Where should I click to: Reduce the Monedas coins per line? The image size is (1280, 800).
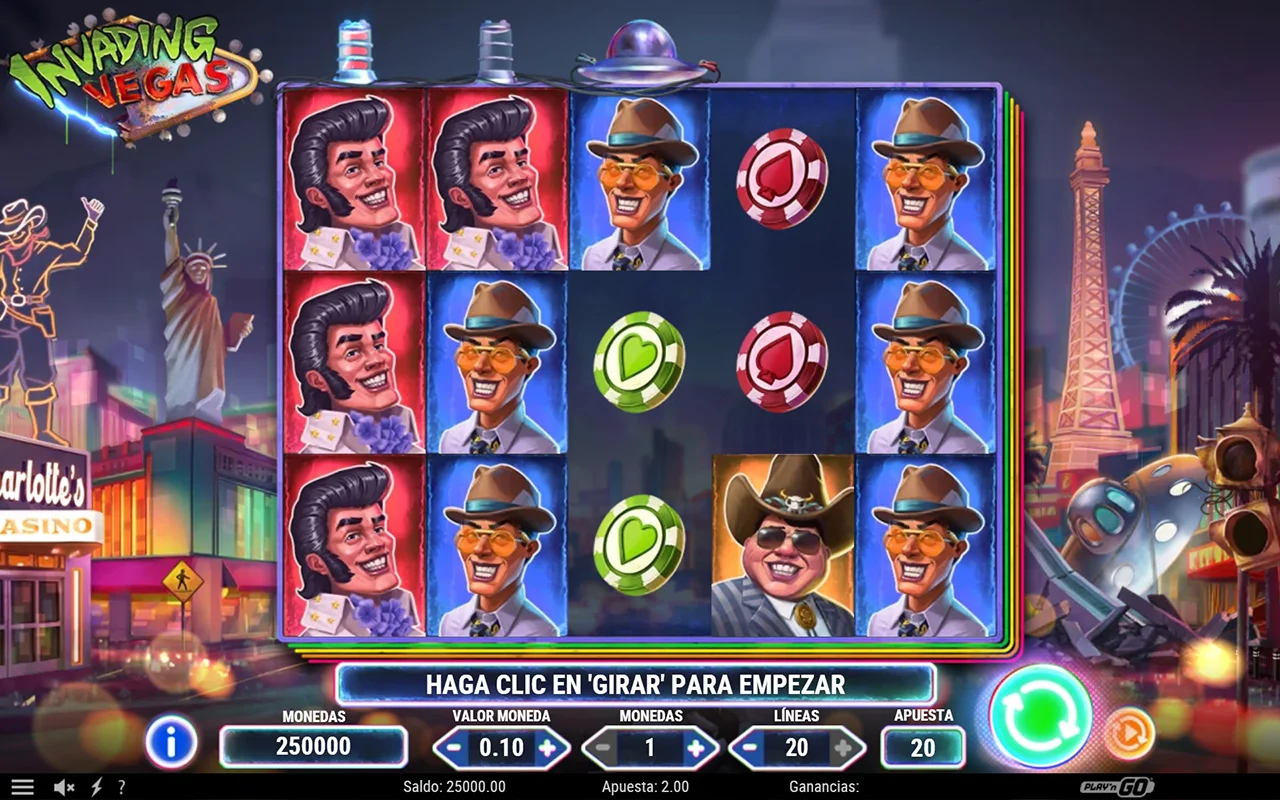tap(603, 748)
